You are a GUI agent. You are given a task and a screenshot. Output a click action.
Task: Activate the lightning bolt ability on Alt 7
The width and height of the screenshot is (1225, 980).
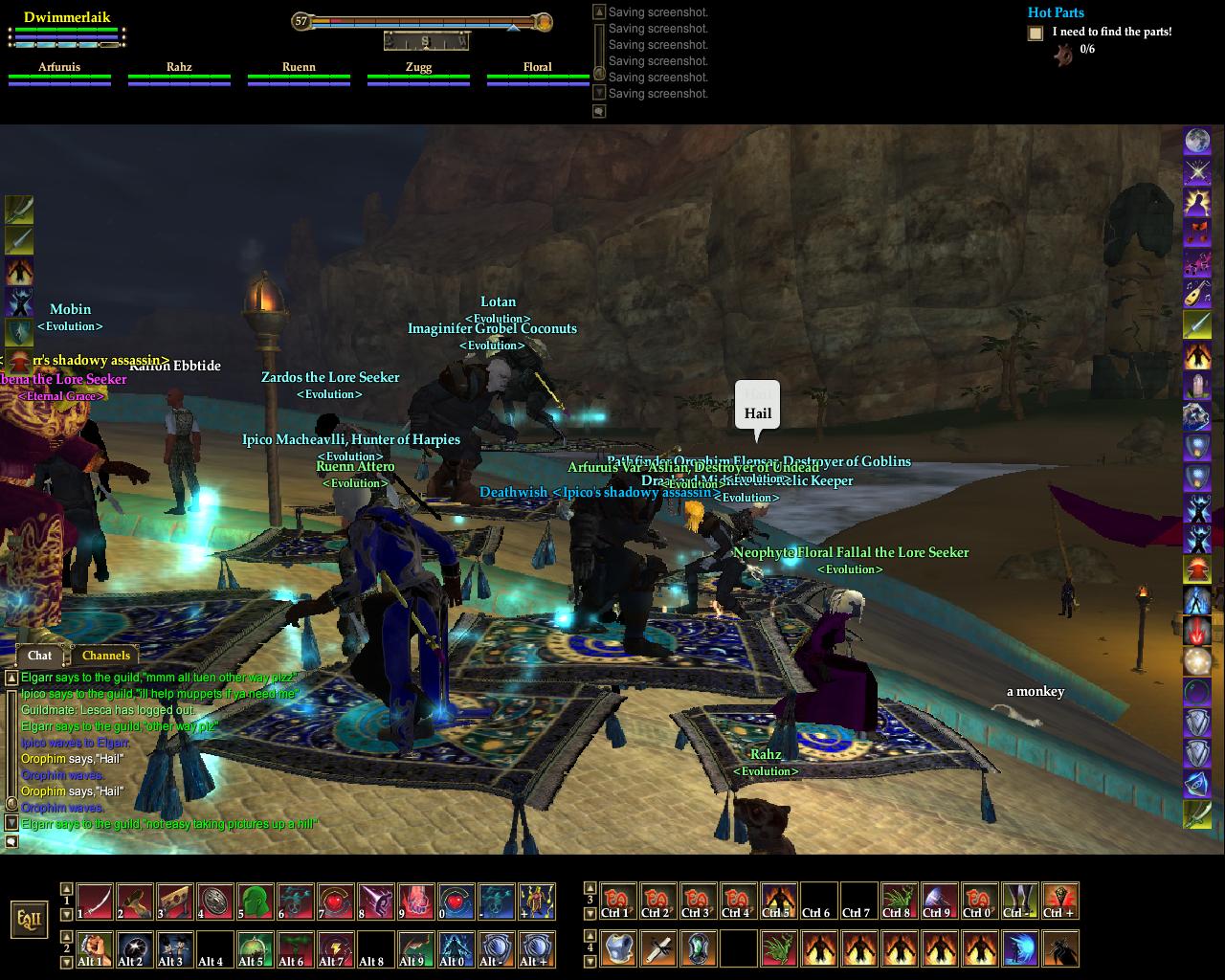pos(336,949)
